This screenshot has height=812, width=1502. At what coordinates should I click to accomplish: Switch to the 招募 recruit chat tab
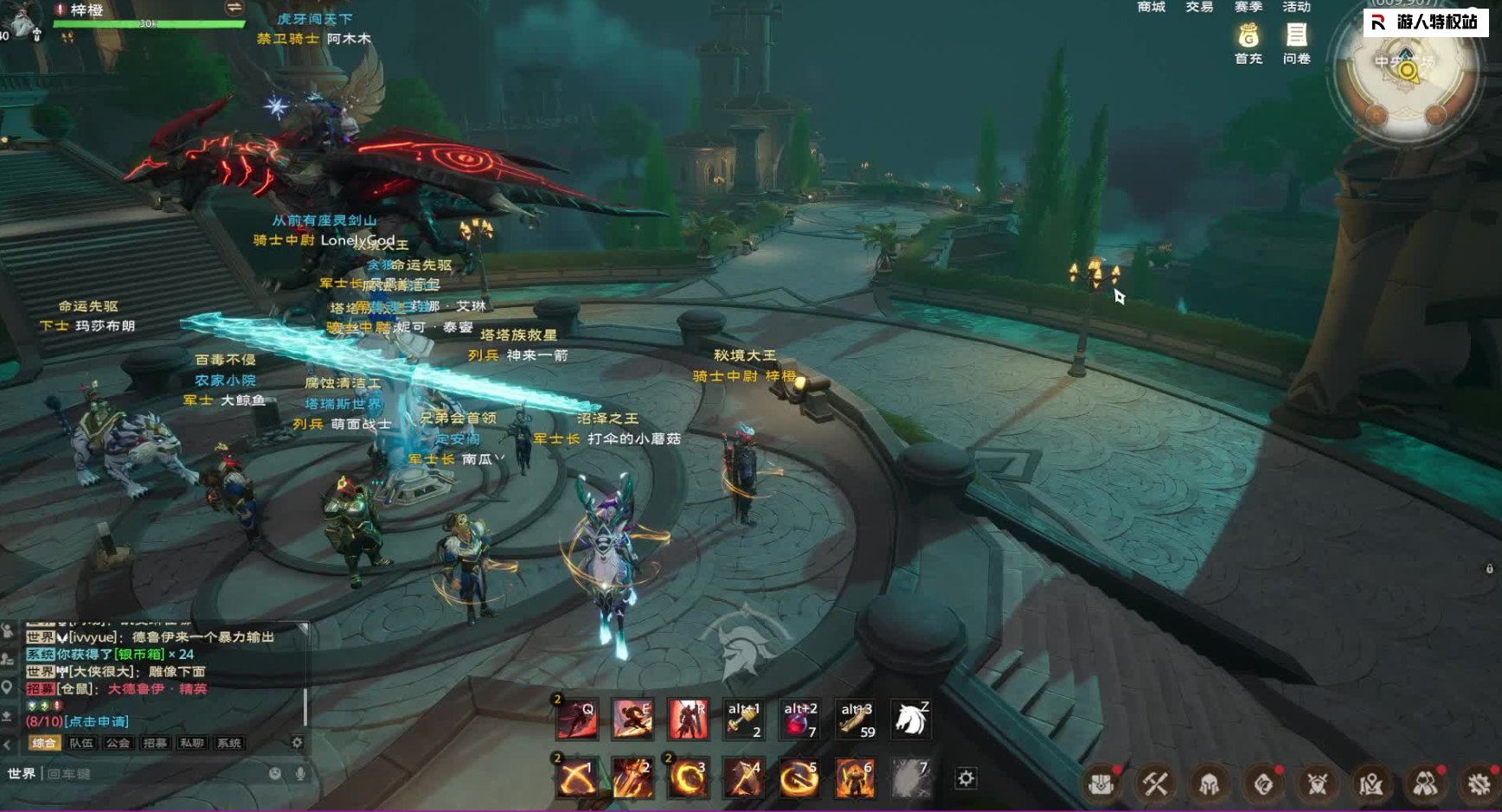tap(155, 743)
